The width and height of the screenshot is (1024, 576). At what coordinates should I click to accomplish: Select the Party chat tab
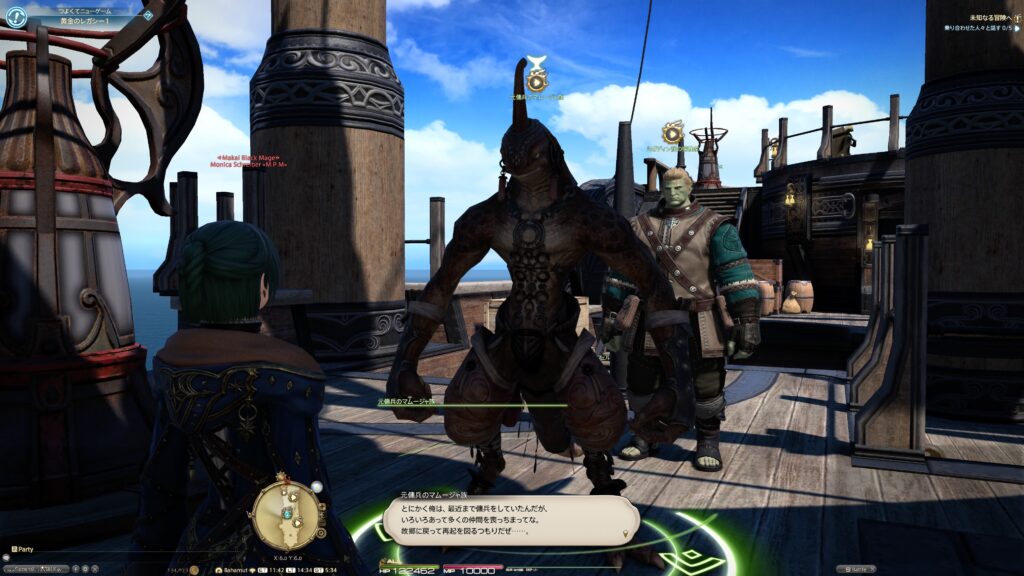point(24,549)
